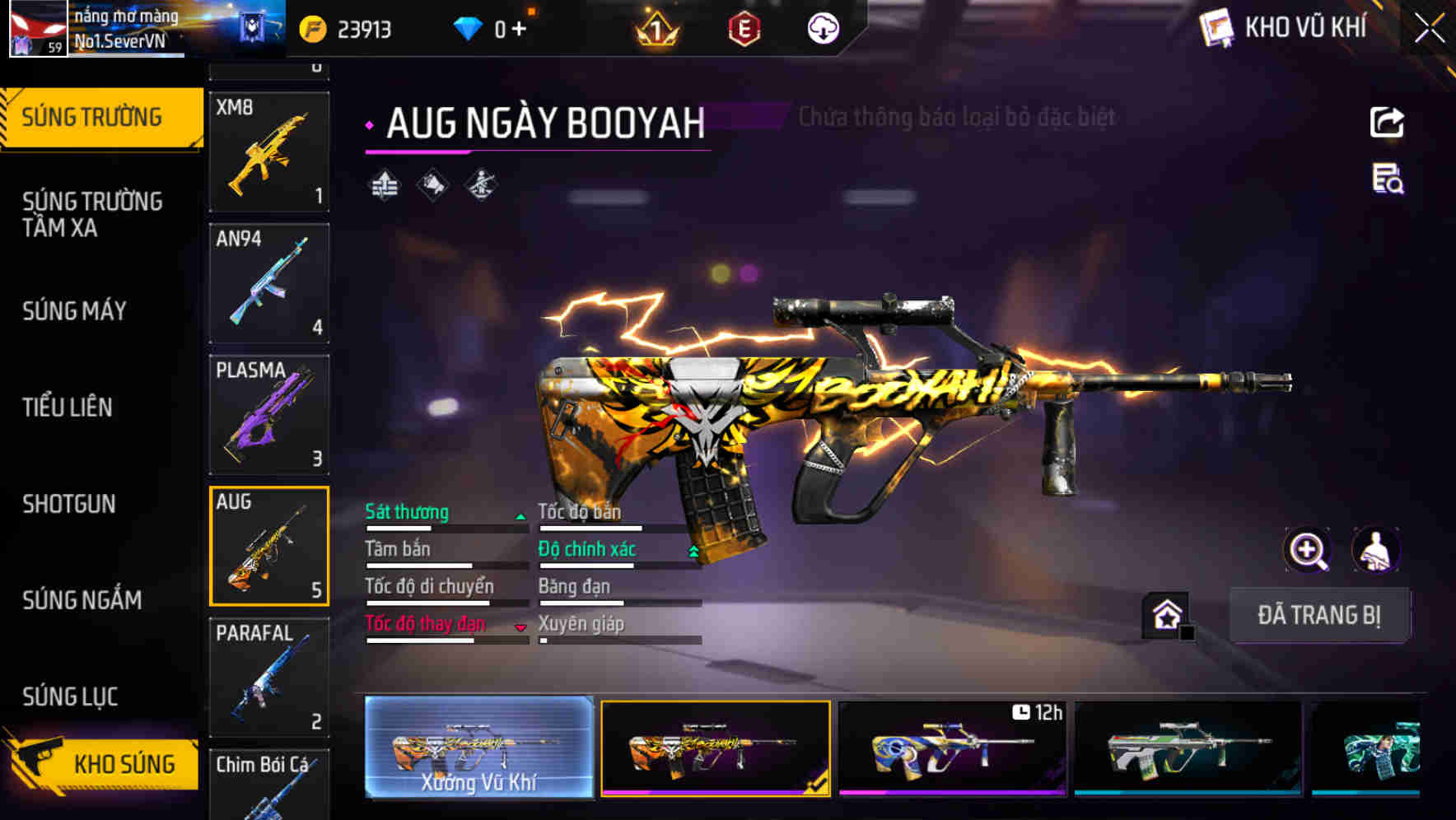
Task: Zoom in with the magnifier plus icon
Action: [1307, 550]
